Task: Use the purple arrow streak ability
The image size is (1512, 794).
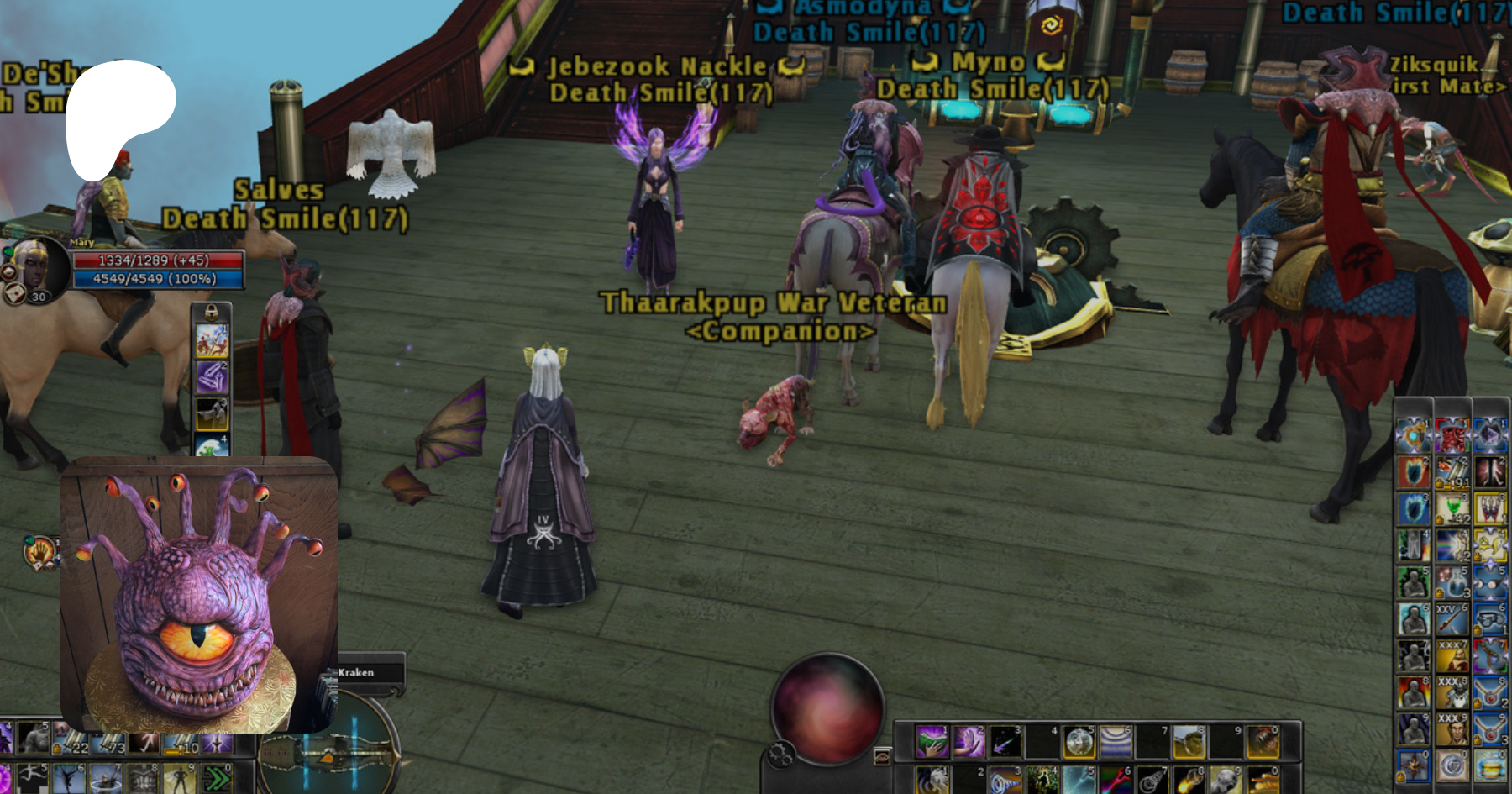Action: click(x=1005, y=742)
